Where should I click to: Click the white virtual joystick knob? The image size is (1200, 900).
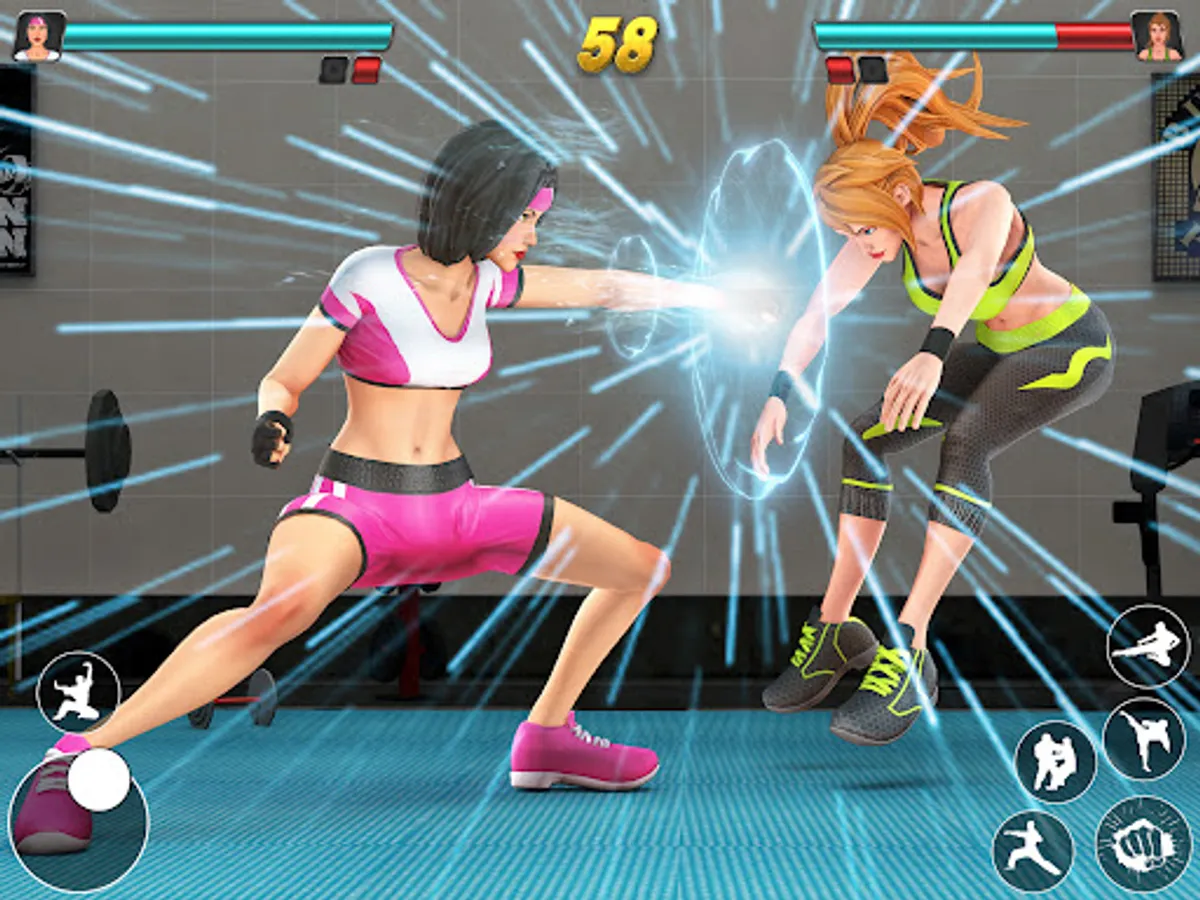click(99, 780)
